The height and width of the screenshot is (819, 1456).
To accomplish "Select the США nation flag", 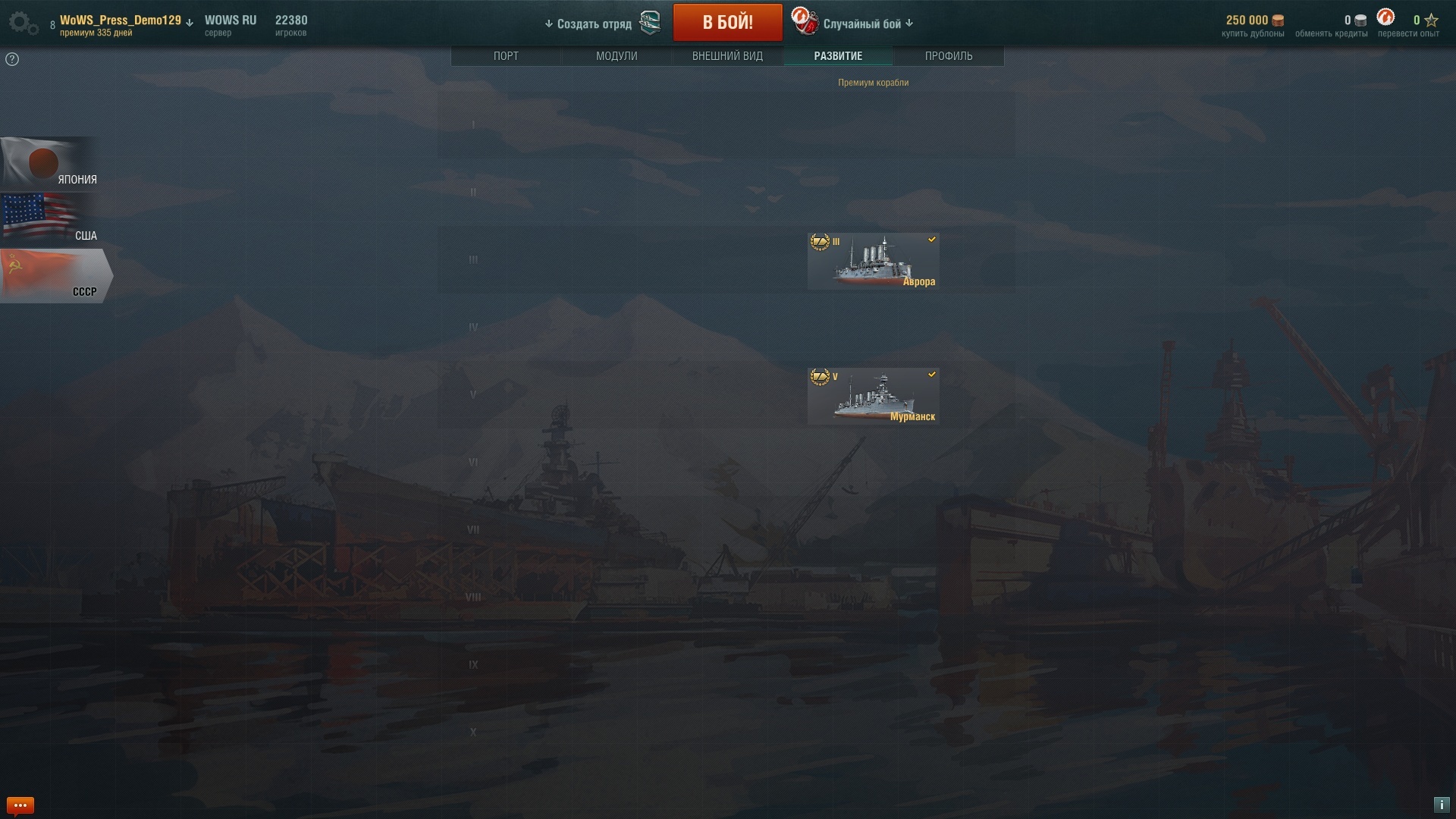I will (49, 219).
